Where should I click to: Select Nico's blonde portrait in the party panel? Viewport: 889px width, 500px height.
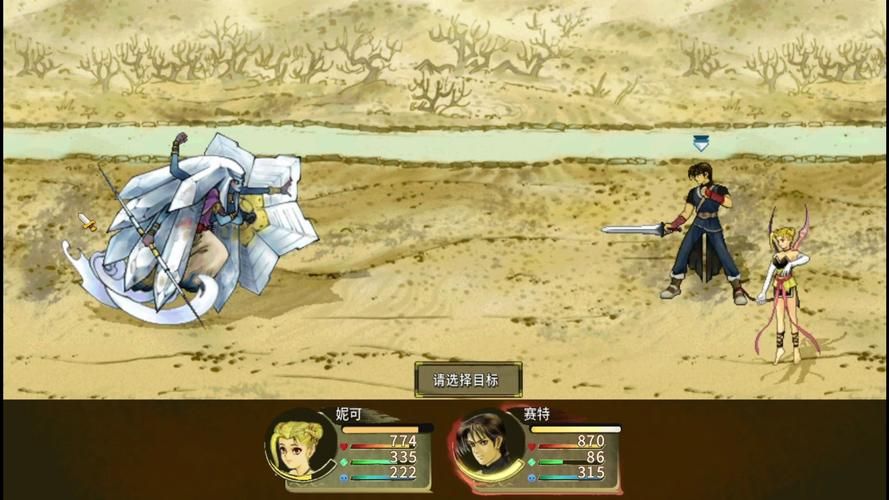[x=301, y=445]
